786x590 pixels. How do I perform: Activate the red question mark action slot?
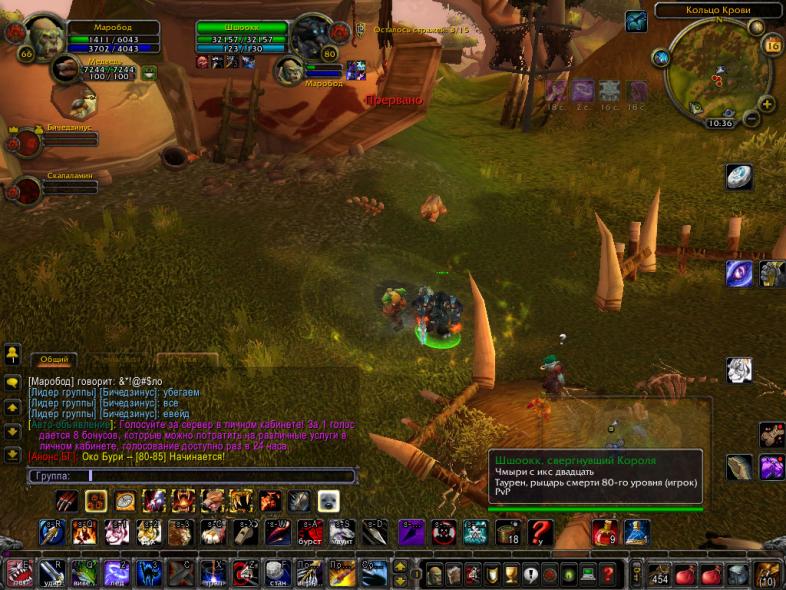541,532
